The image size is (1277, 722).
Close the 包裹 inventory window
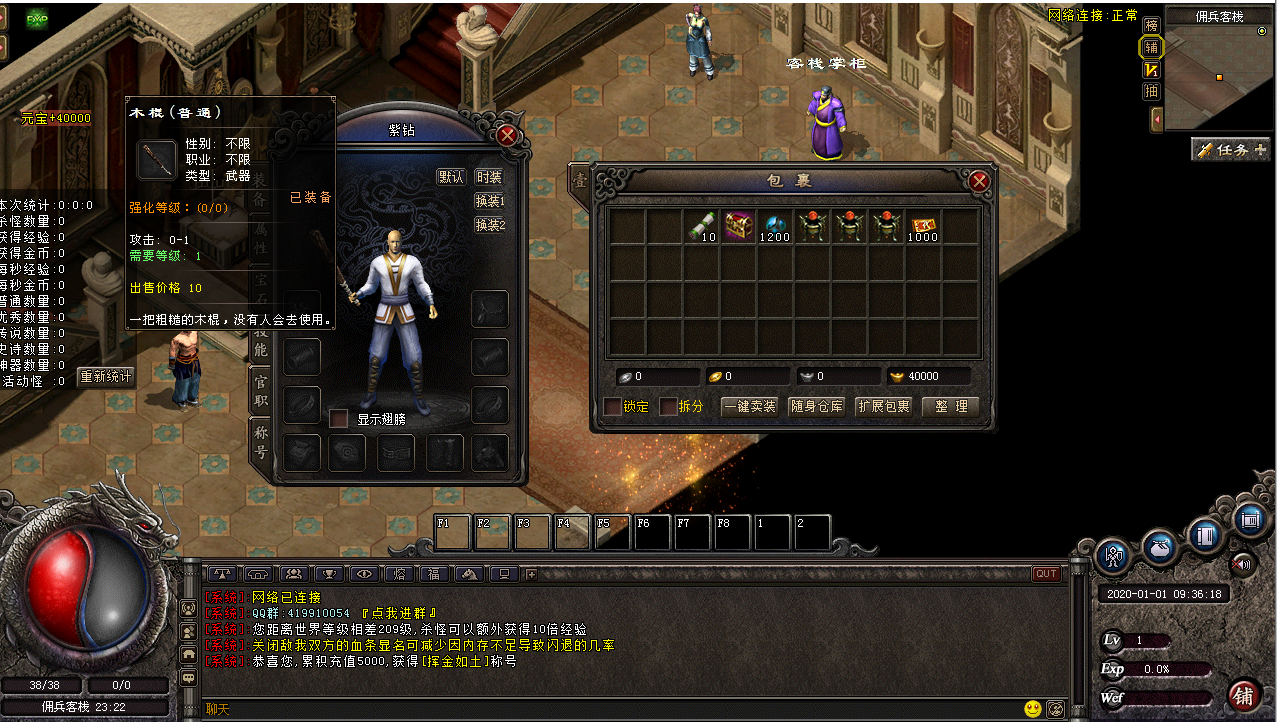click(979, 181)
